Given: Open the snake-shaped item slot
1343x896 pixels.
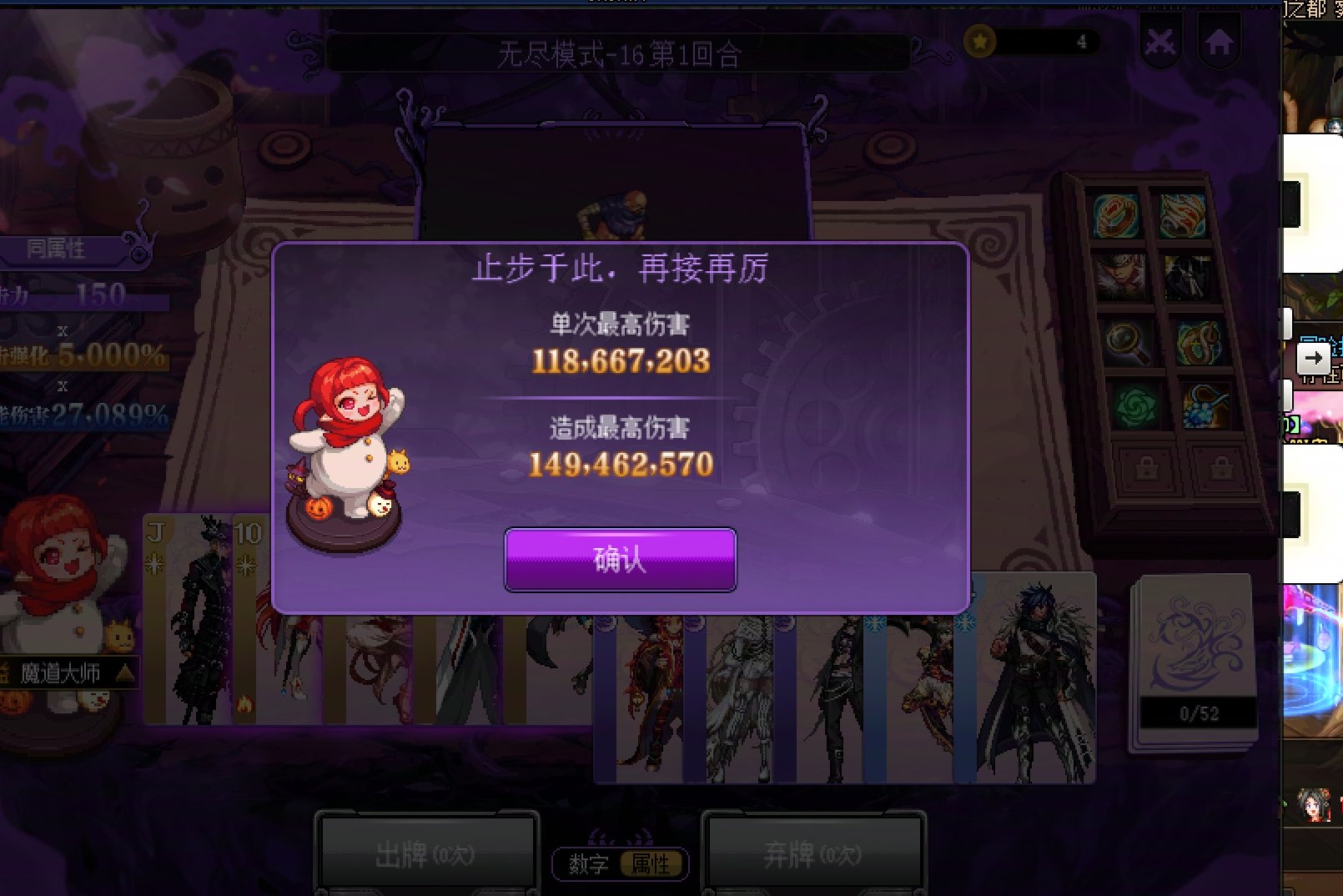Looking at the screenshot, I should pyautogui.click(x=1200, y=342).
